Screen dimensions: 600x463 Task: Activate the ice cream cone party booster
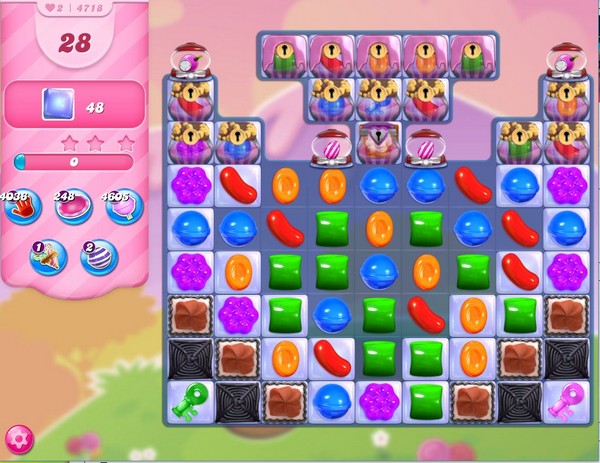(47, 257)
